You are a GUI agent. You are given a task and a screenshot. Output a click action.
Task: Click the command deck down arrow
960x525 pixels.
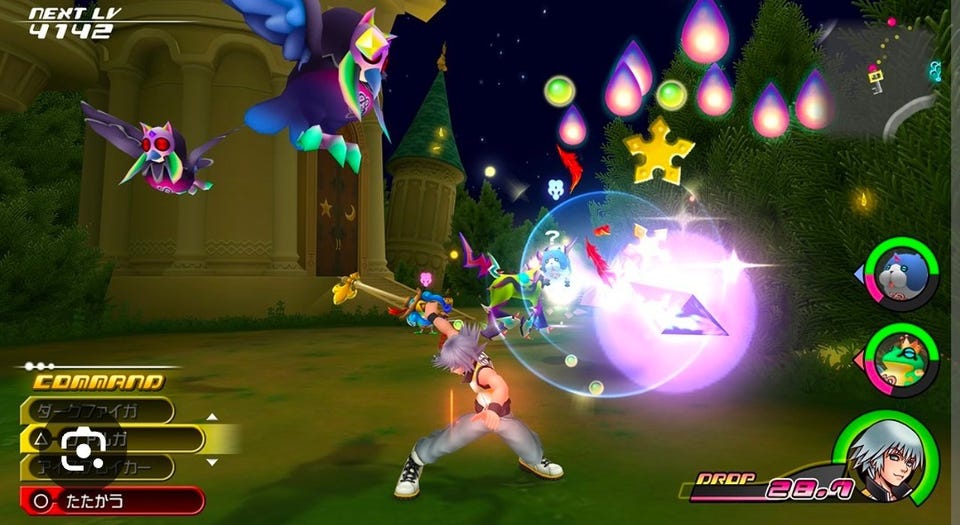[x=212, y=462]
